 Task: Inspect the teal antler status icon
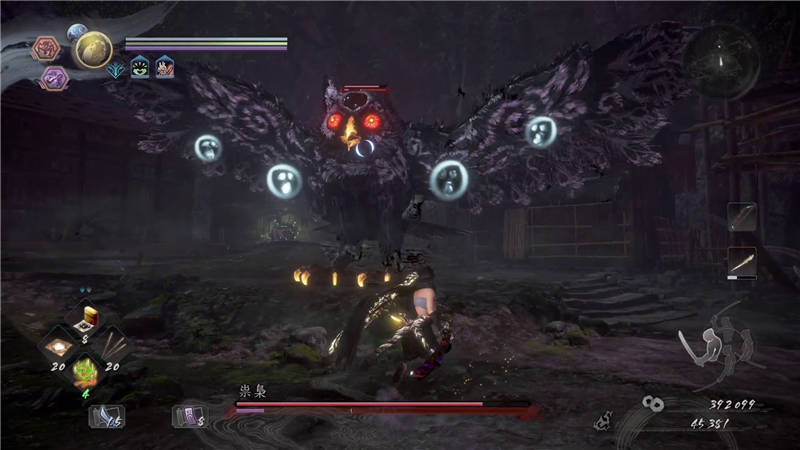click(116, 67)
